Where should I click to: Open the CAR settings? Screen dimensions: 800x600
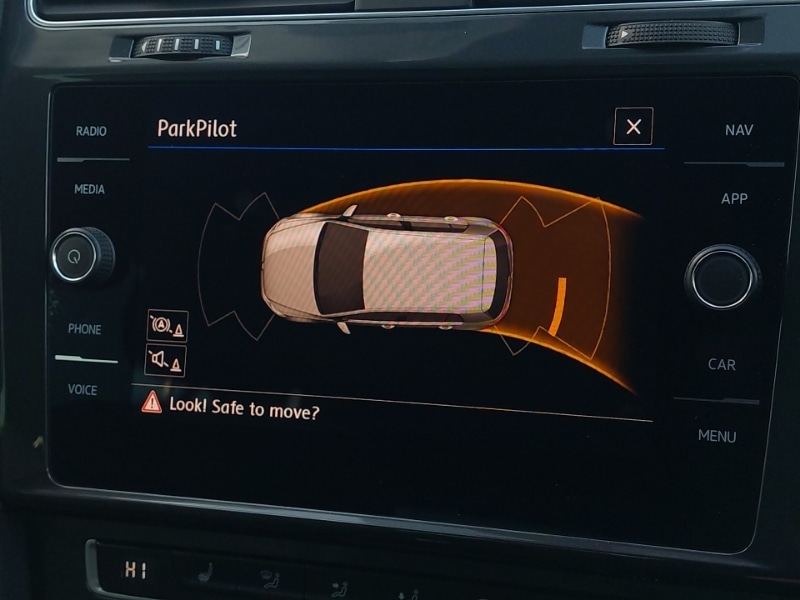[x=722, y=365]
